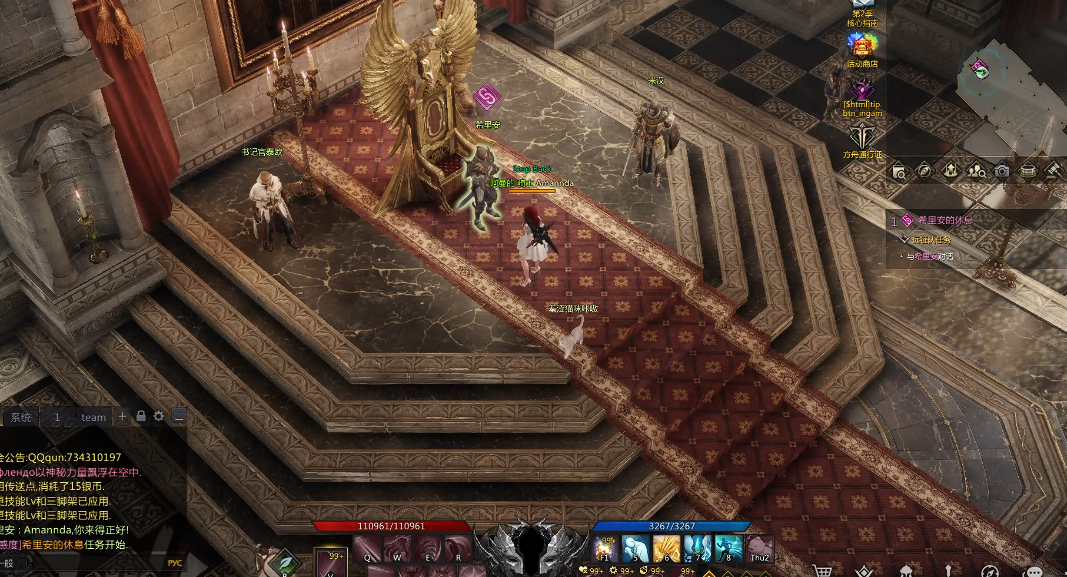Take a screenshot with the camera icon

point(1002,171)
